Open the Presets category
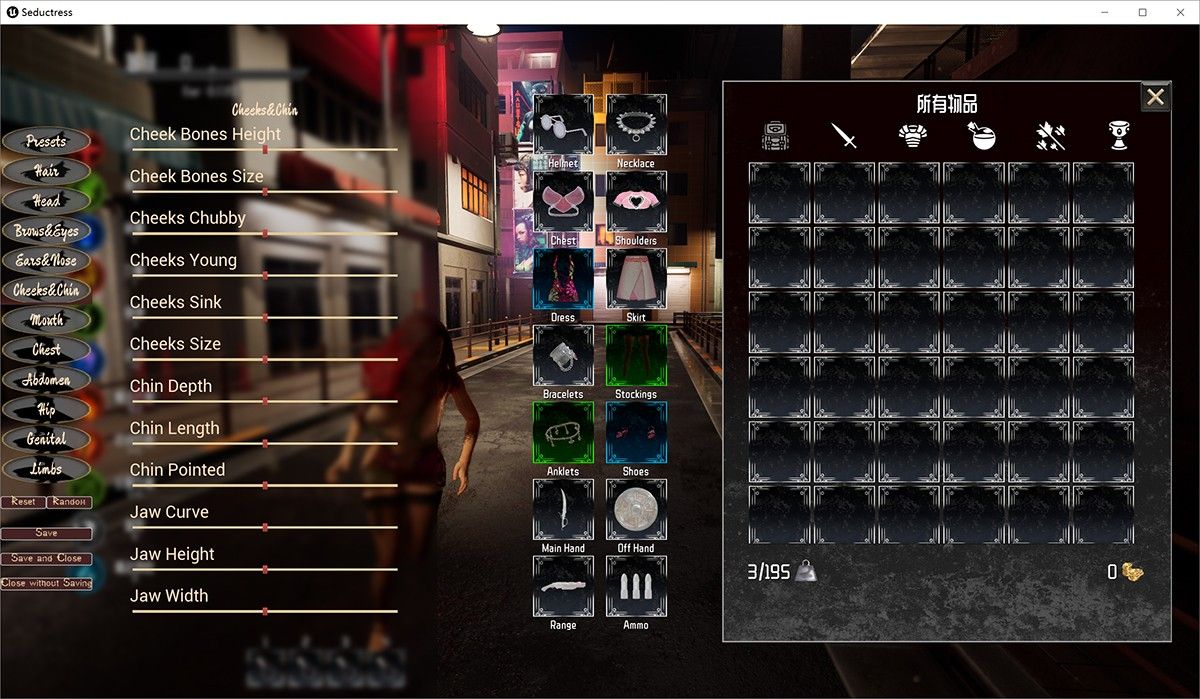The height and width of the screenshot is (699, 1200). pos(46,142)
